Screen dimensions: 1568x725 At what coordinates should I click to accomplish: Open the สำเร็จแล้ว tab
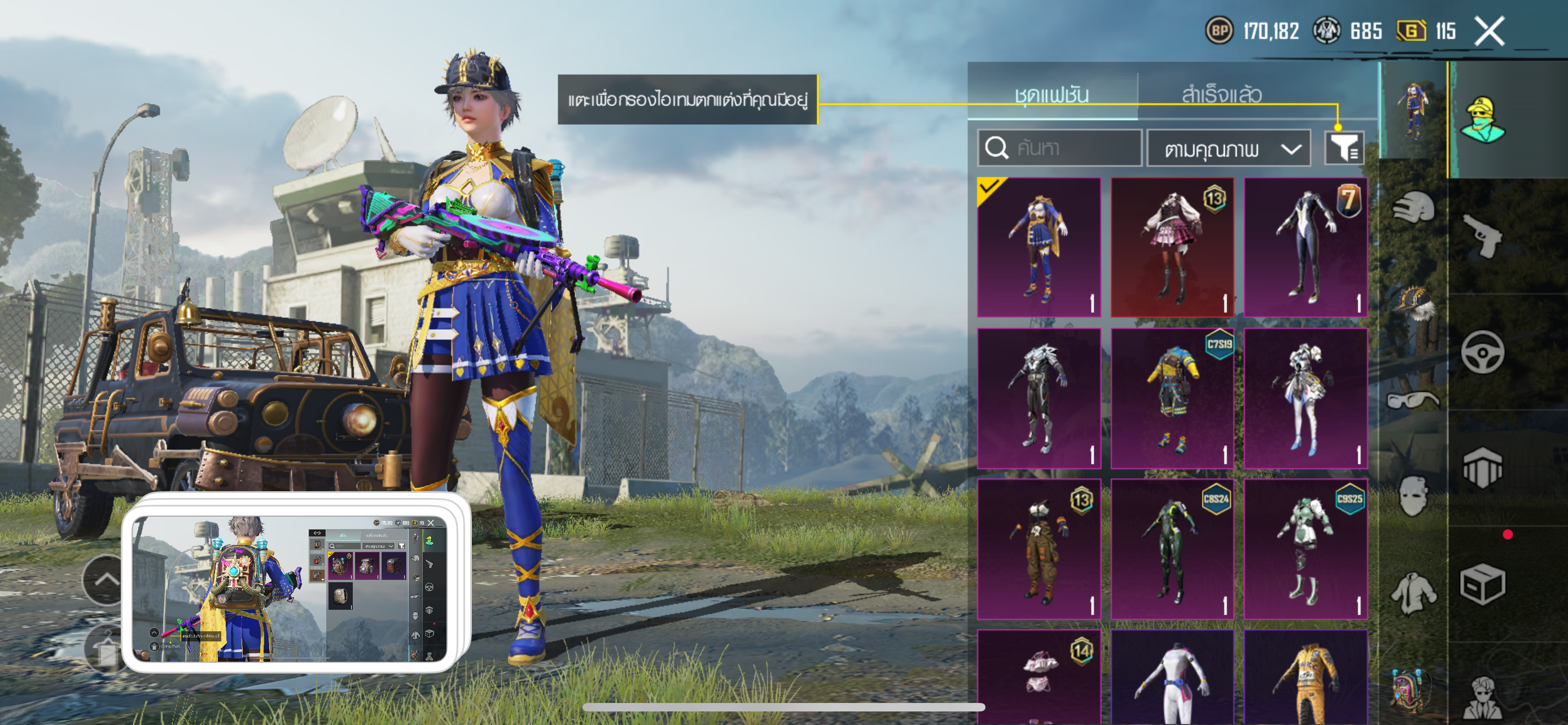click(x=1221, y=94)
